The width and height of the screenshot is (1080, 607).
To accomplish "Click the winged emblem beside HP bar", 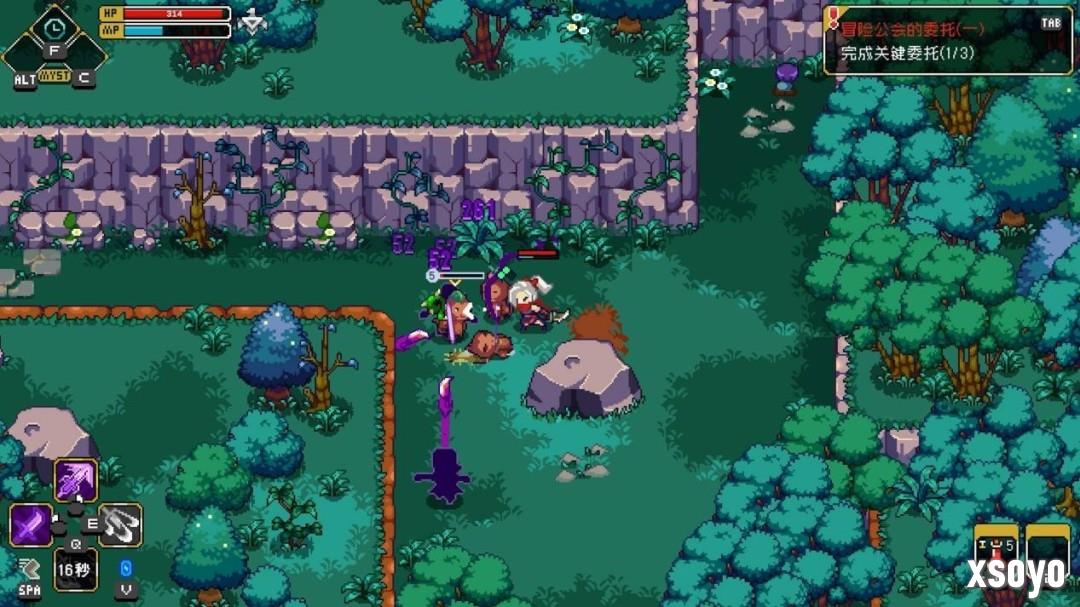I will (253, 21).
